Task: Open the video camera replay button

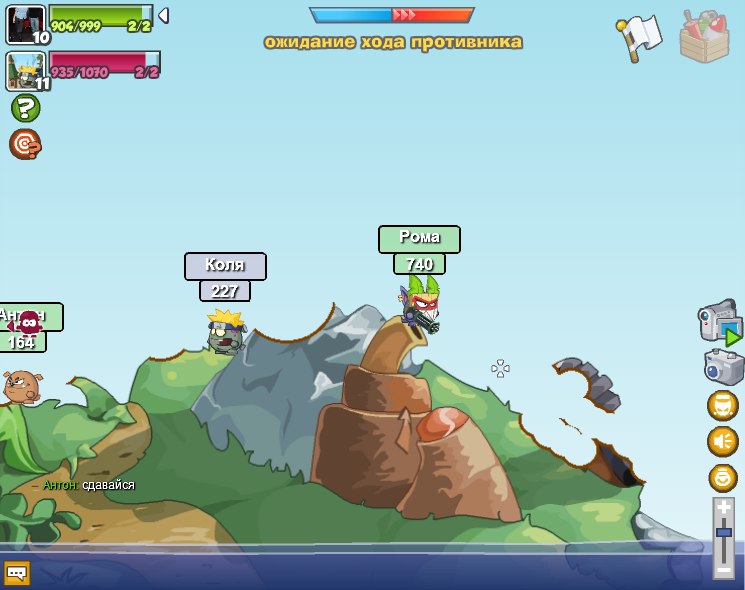Action: (x=720, y=324)
